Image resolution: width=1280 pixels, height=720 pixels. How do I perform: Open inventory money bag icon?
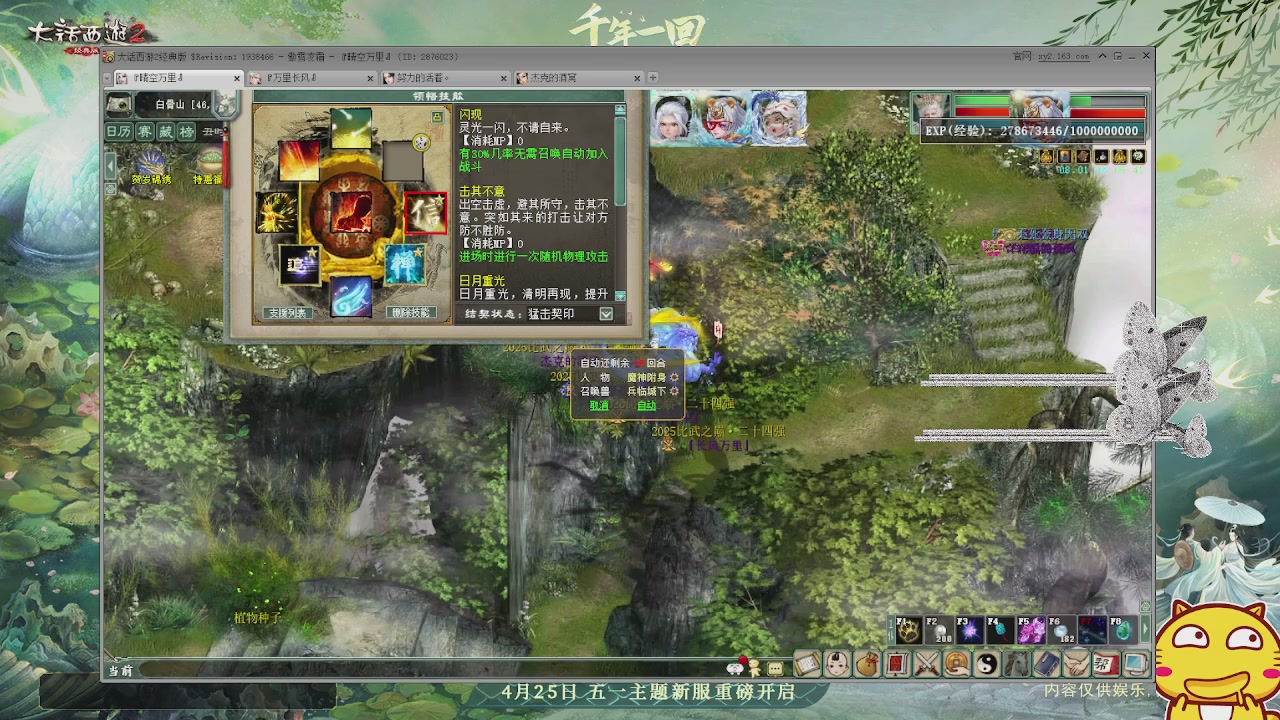(x=869, y=663)
